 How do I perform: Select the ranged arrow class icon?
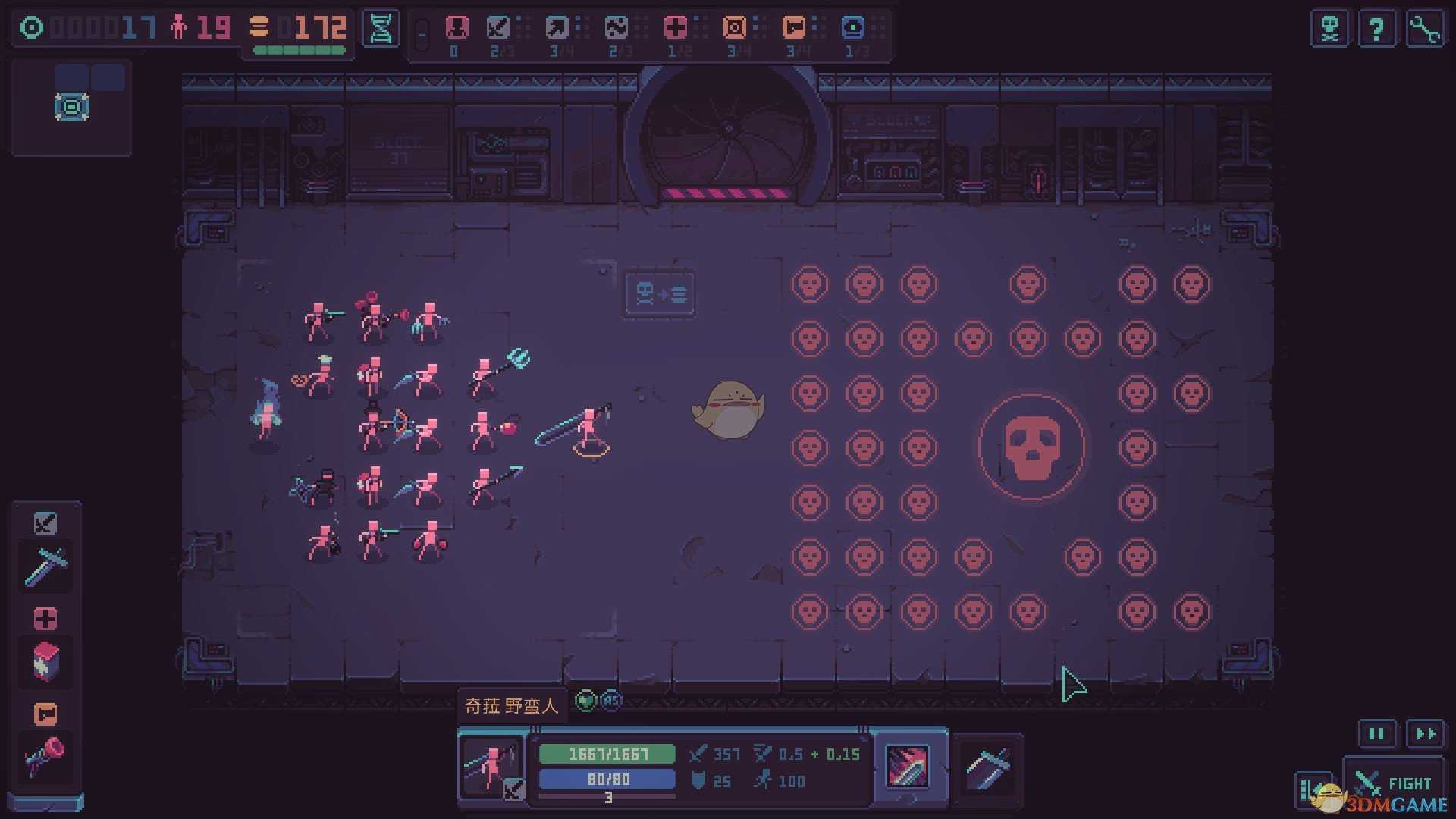557,28
